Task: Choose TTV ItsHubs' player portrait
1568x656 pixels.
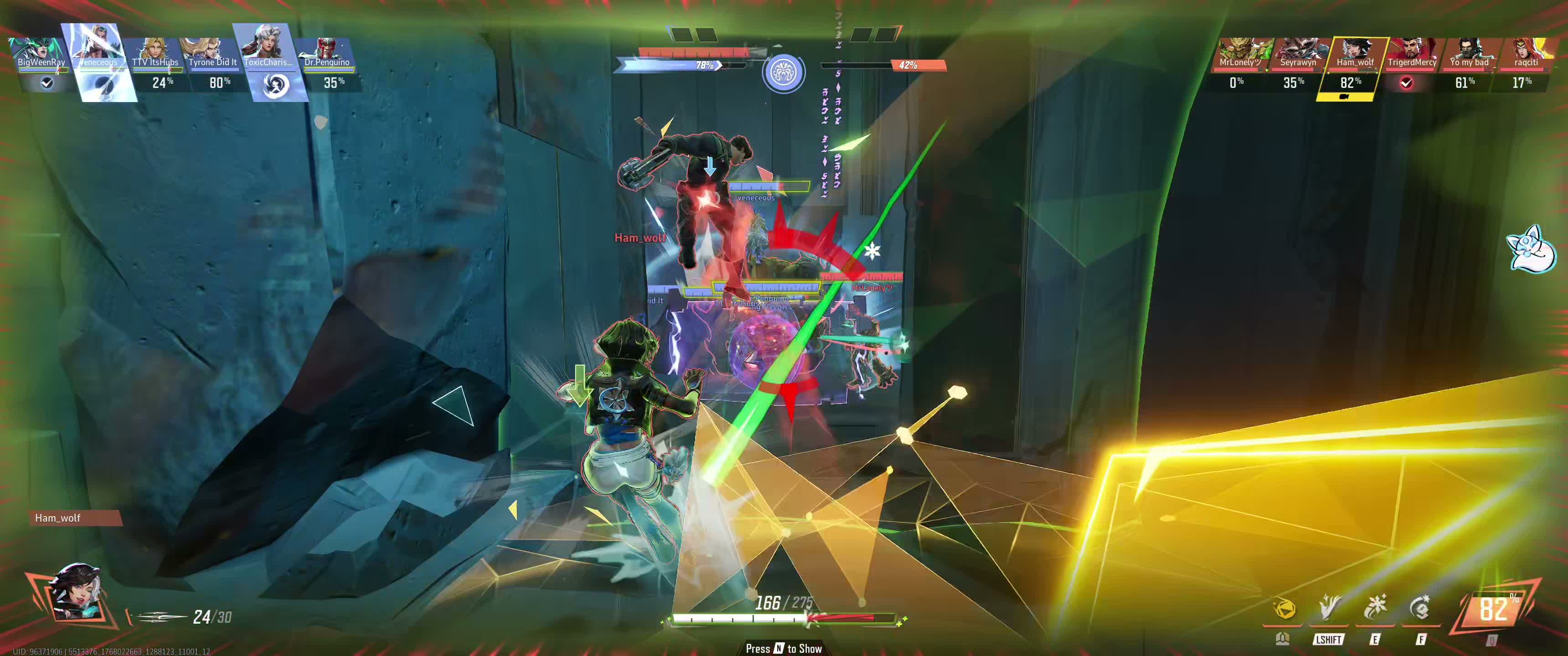Action: [155, 52]
